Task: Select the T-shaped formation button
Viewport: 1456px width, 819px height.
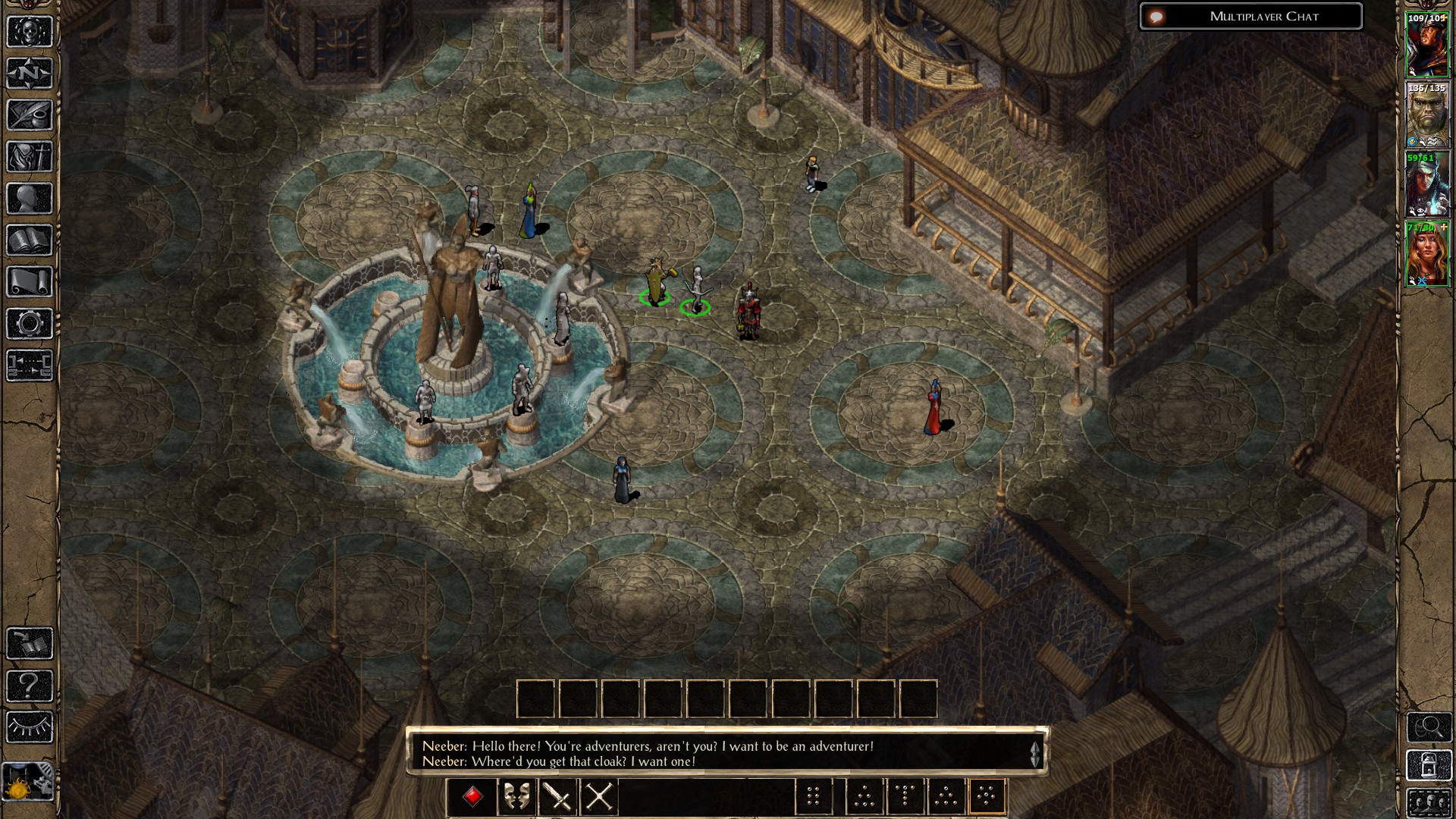Action: pyautogui.click(x=905, y=797)
